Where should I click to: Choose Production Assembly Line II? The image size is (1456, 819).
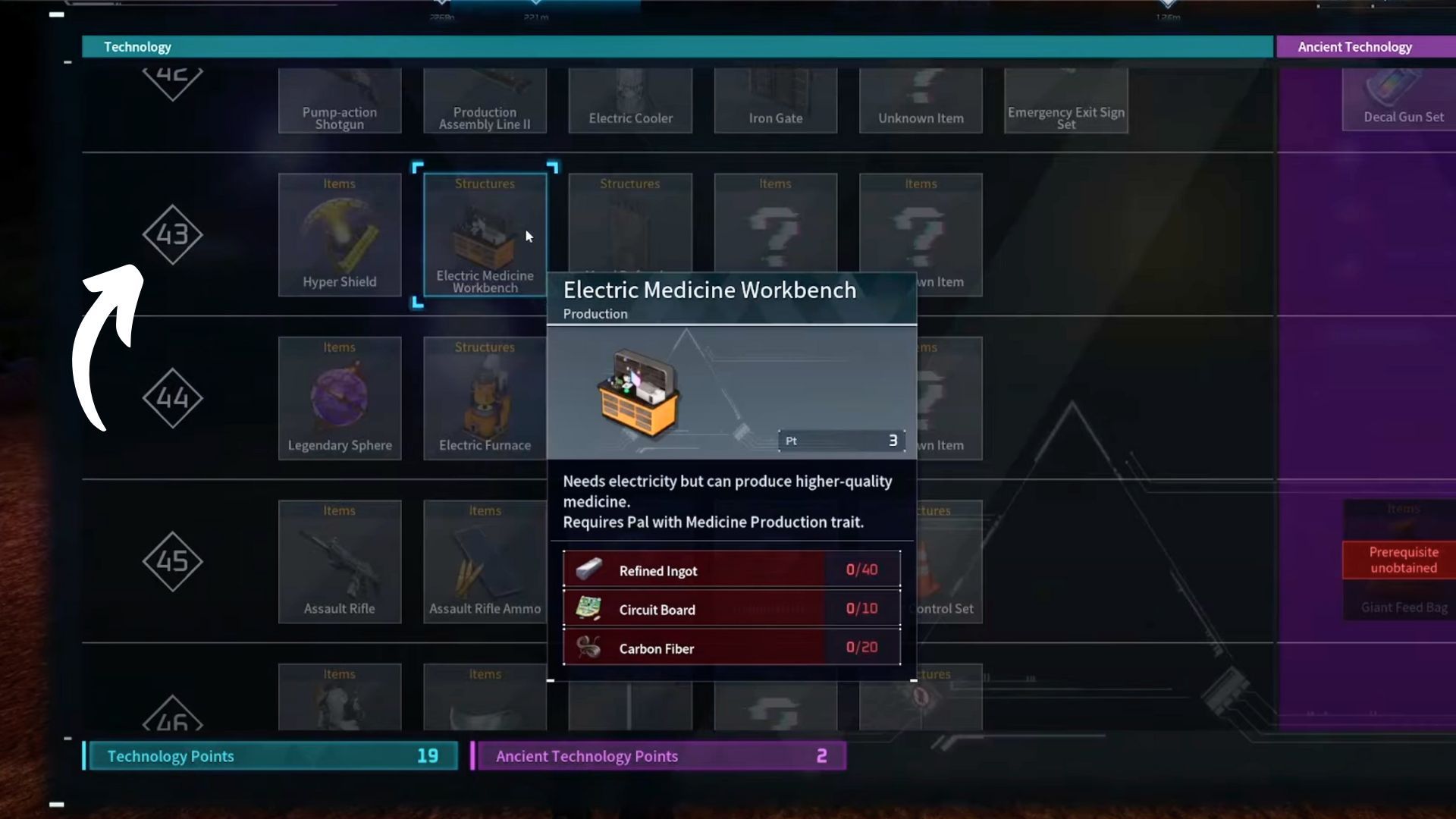coord(485,102)
